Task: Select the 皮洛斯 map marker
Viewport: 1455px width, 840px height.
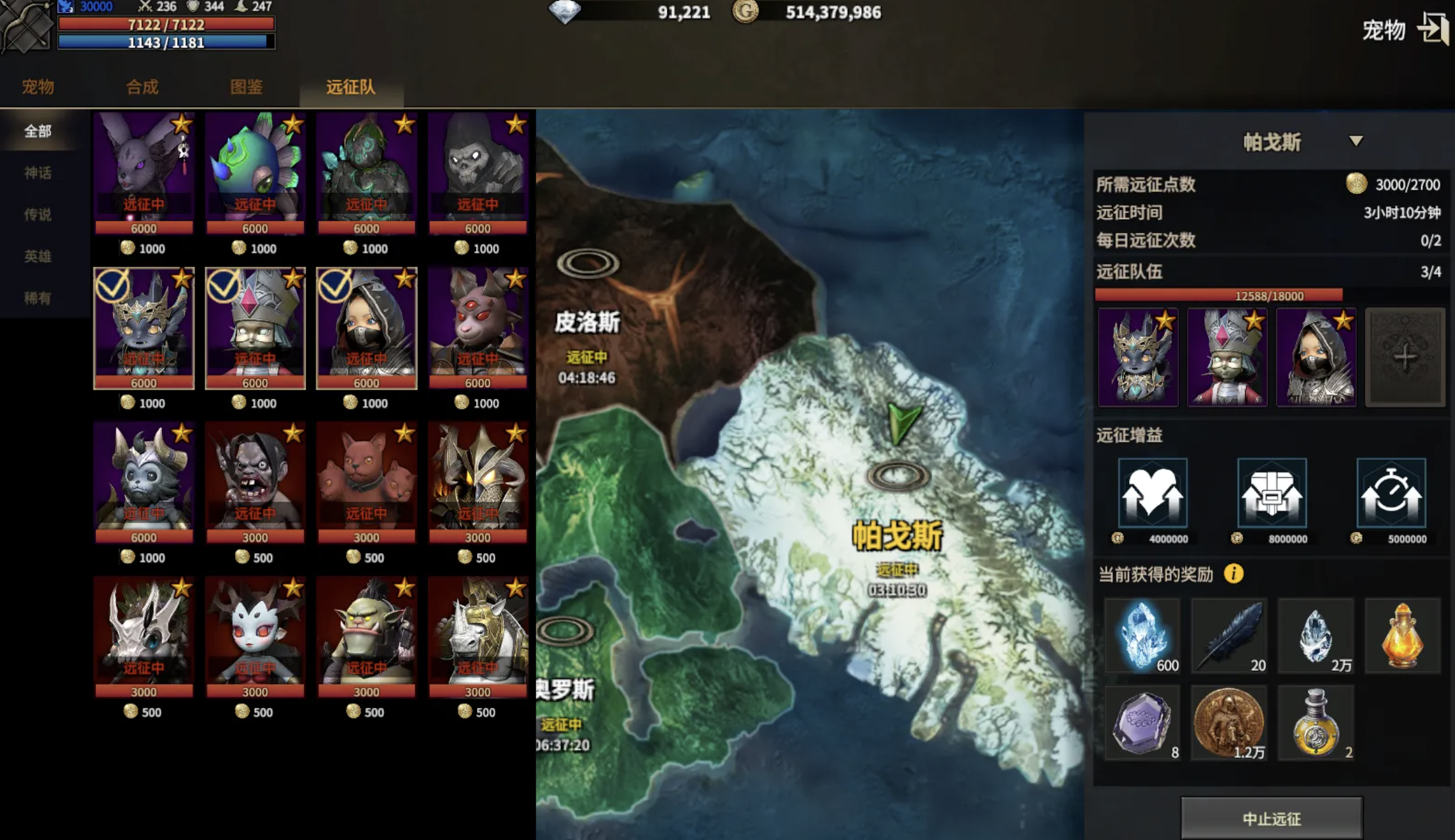Action: (x=588, y=264)
